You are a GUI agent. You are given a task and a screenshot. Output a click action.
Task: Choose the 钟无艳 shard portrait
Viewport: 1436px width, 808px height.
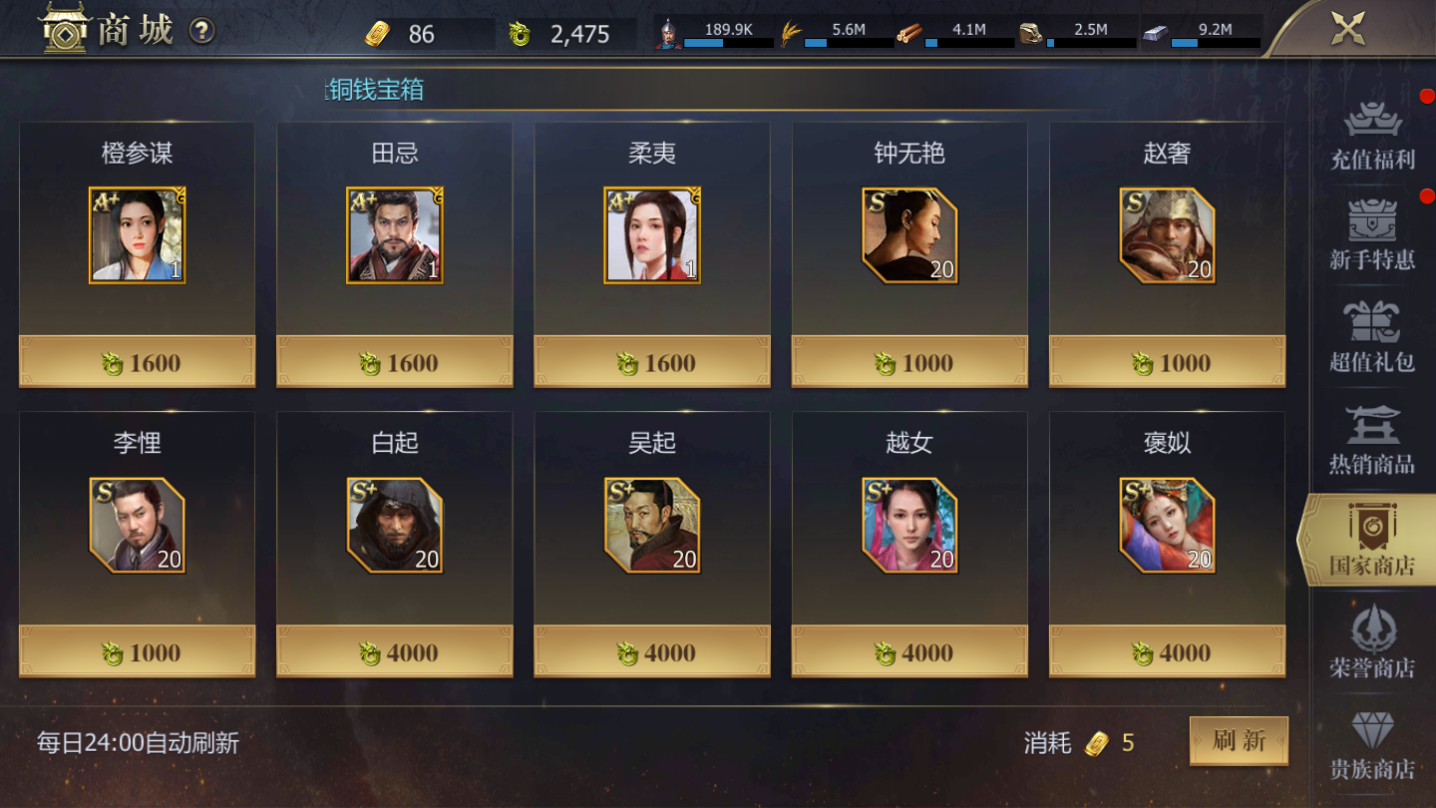910,236
